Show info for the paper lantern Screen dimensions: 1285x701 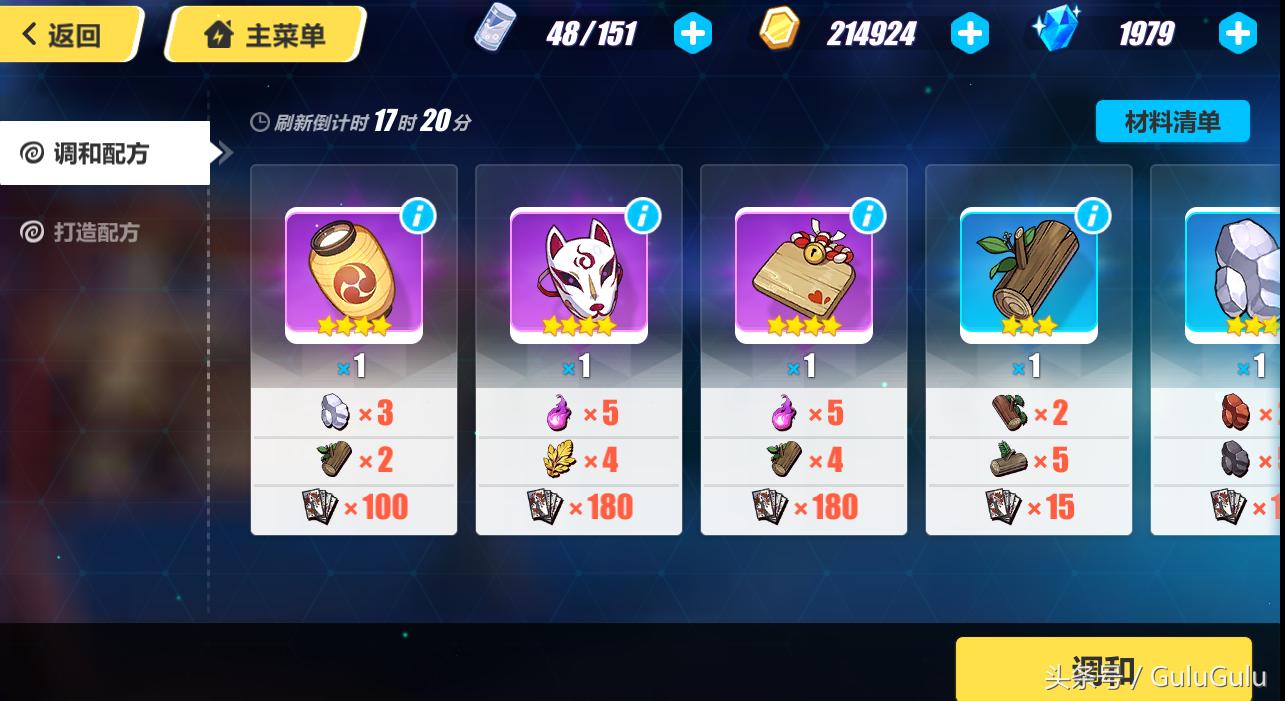pos(418,215)
